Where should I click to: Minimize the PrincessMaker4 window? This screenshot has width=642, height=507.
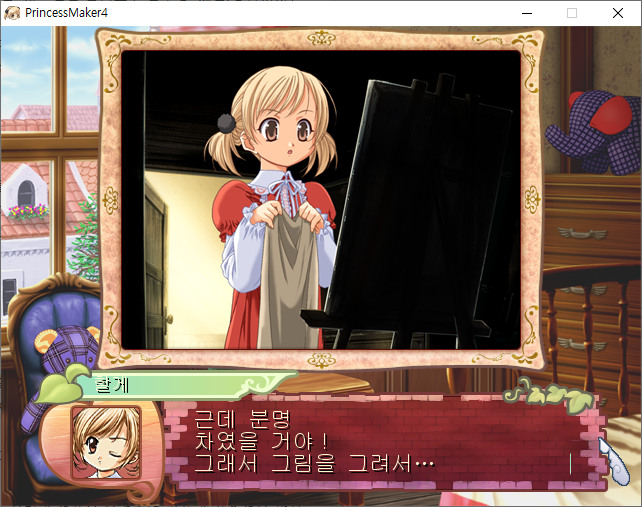(526, 13)
